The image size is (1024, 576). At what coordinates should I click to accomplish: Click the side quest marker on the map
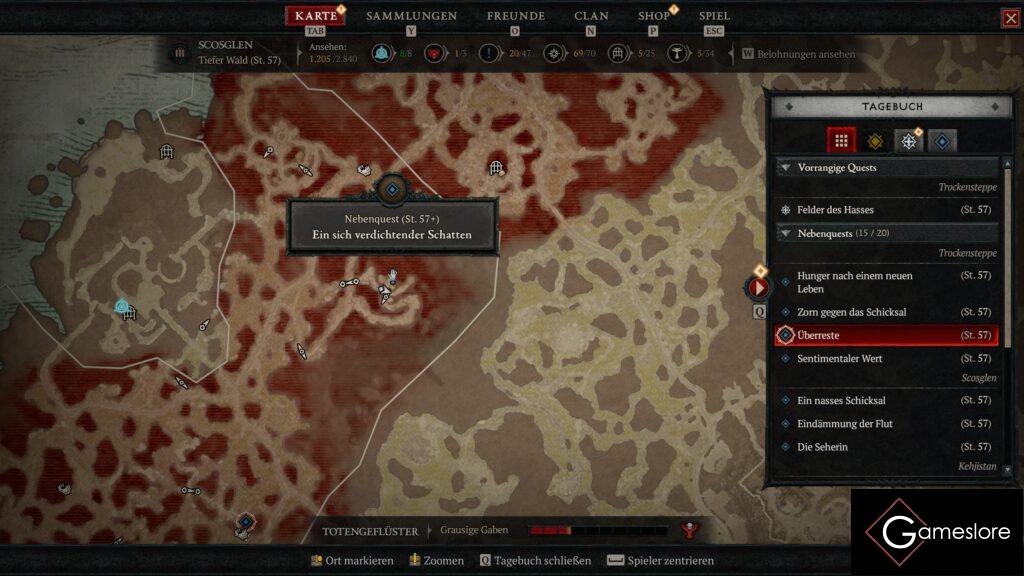pyautogui.click(x=392, y=189)
